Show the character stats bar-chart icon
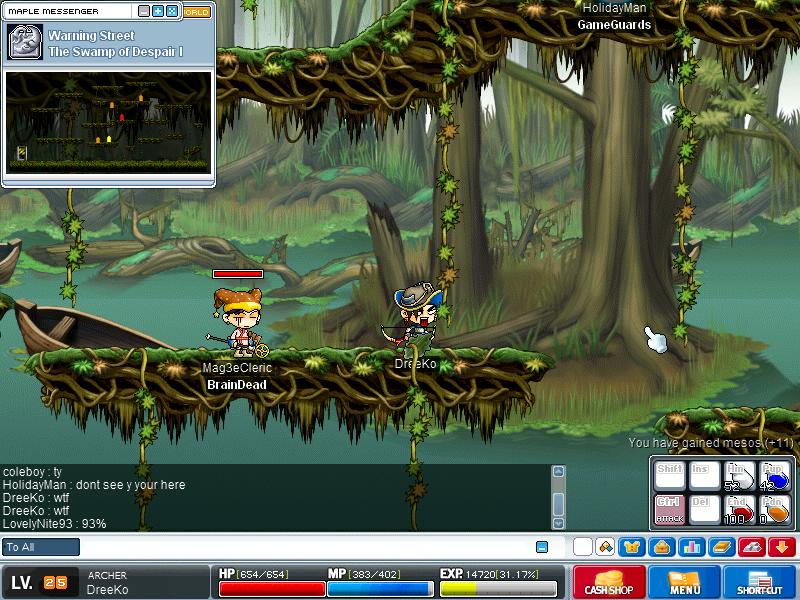This screenshot has height=600, width=800. [x=691, y=547]
